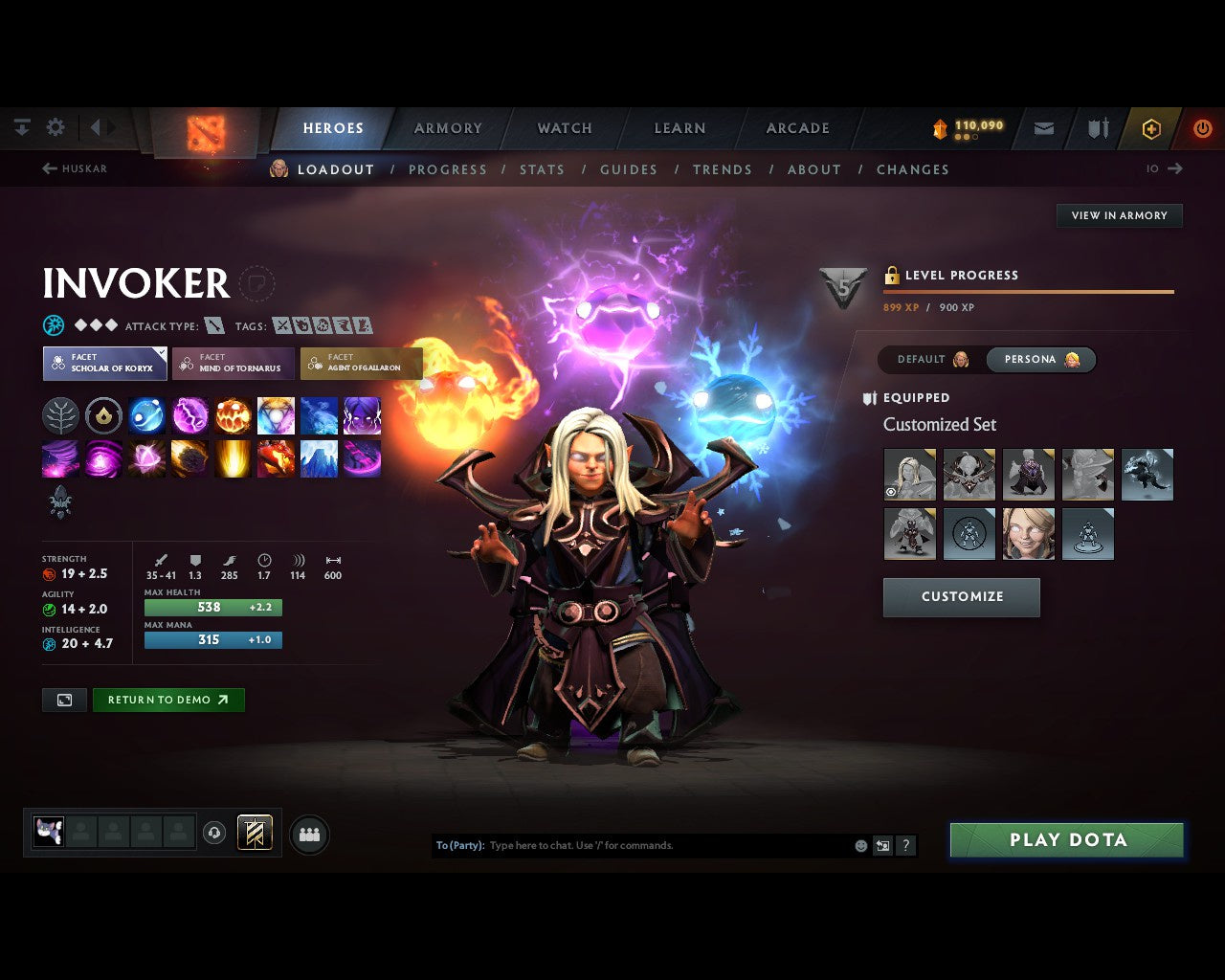1225x980 pixels.
Task: Select the Quas ability icon
Action: 146,415
